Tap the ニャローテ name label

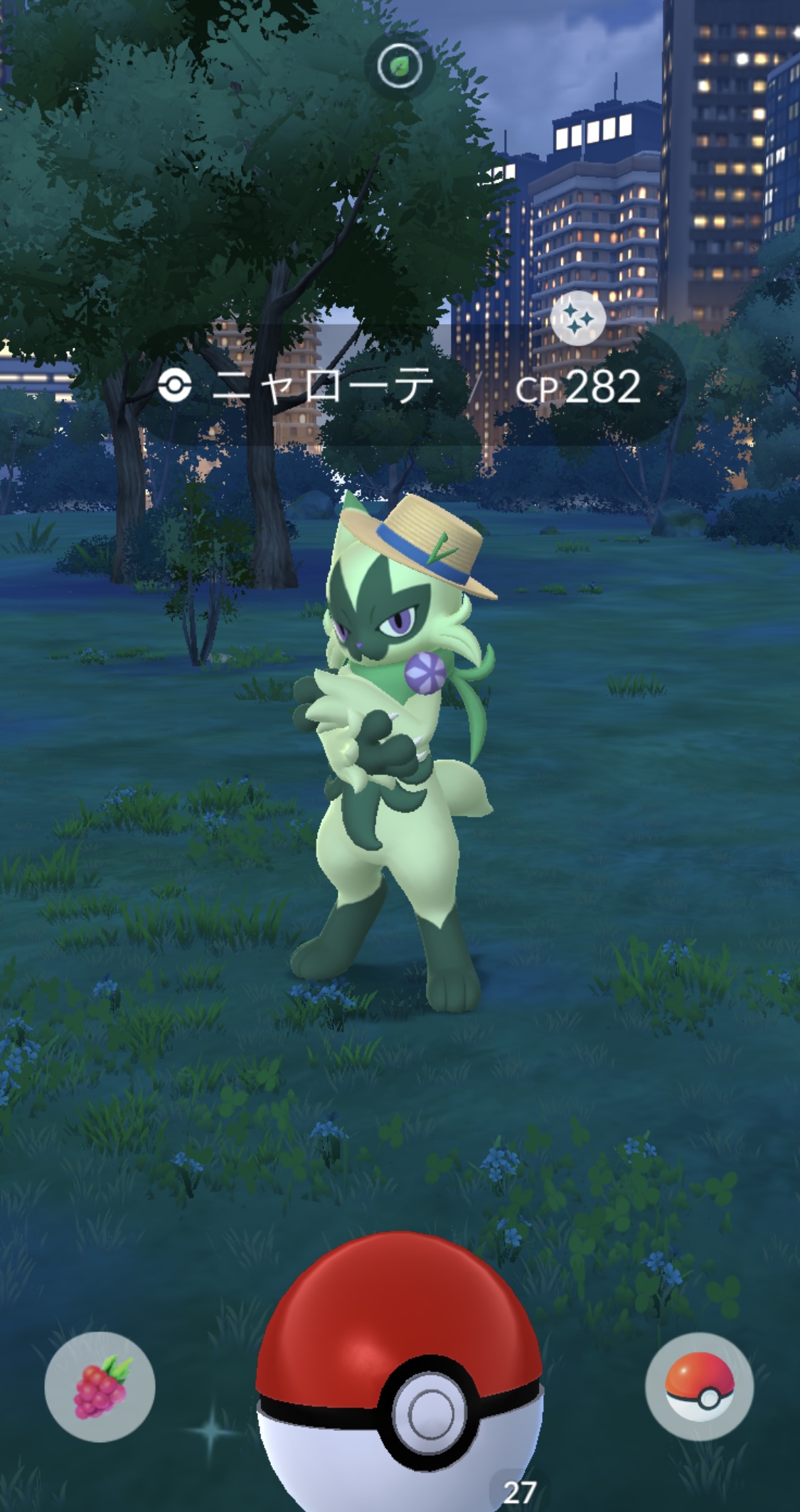click(x=324, y=387)
